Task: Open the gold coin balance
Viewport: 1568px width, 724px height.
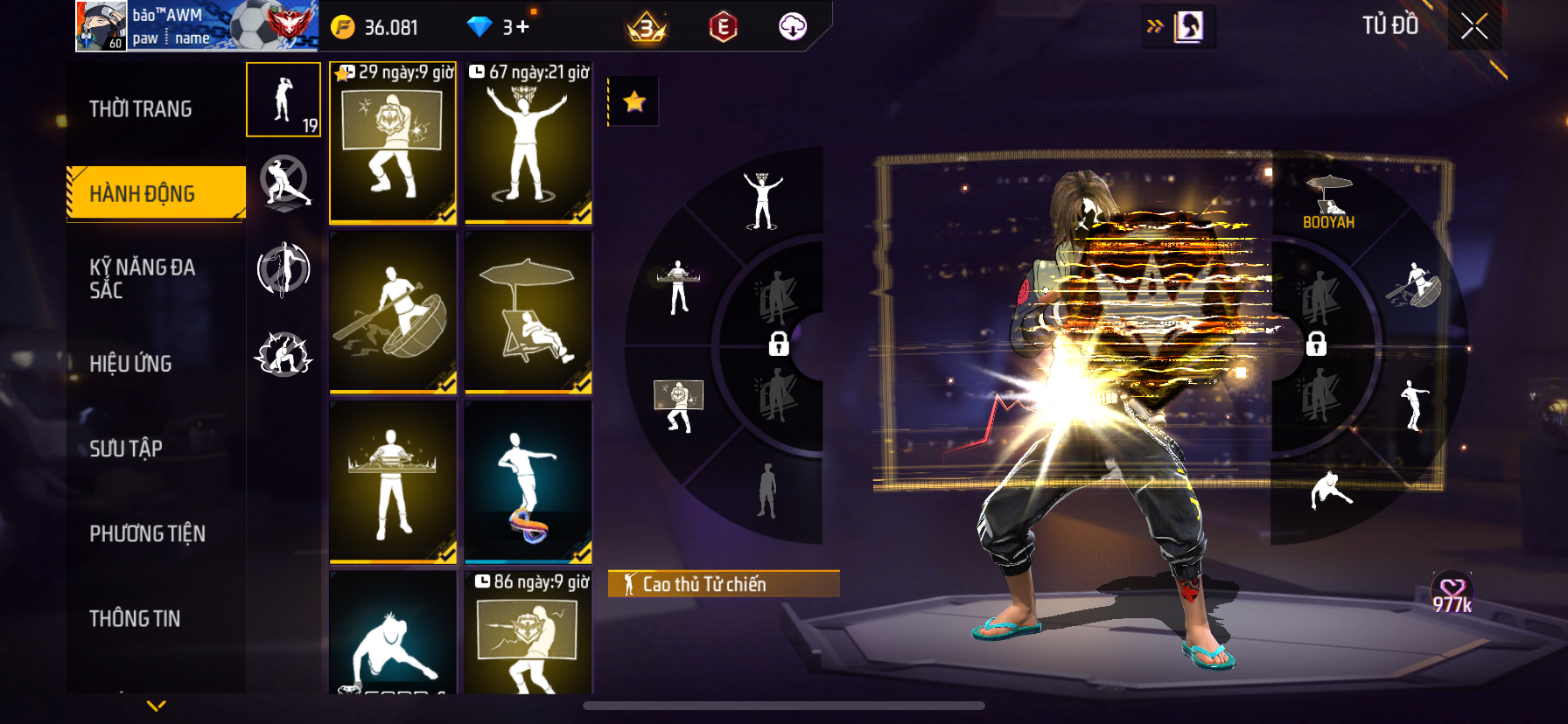Action: point(375,27)
